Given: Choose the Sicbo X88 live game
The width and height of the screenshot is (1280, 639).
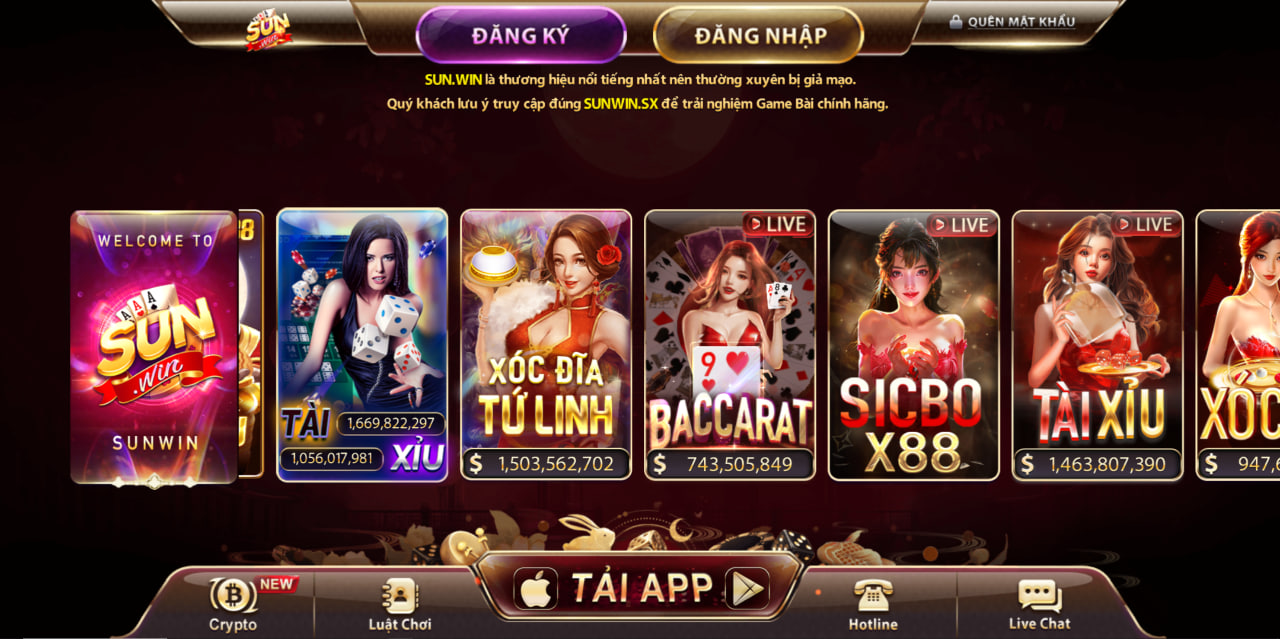Looking at the screenshot, I should coord(914,345).
